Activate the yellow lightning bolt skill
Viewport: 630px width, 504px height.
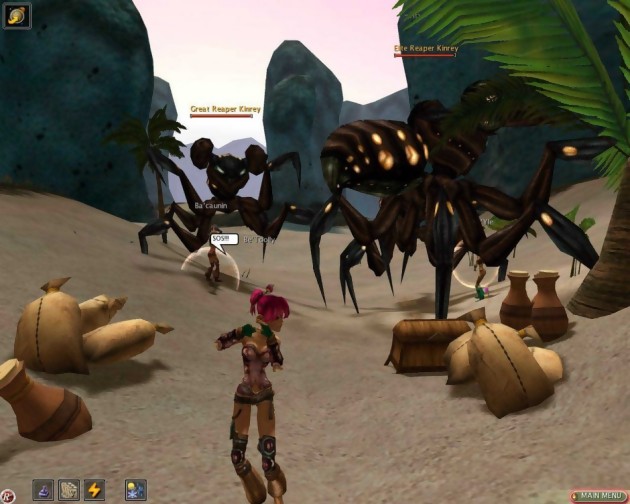95,490
